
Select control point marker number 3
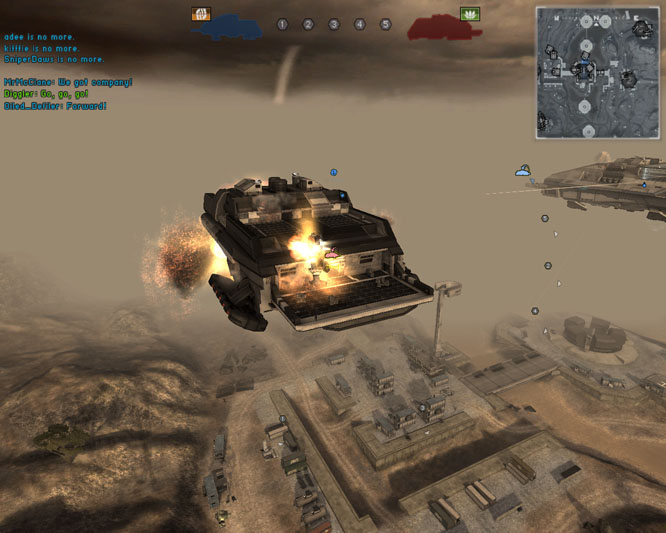334,24
